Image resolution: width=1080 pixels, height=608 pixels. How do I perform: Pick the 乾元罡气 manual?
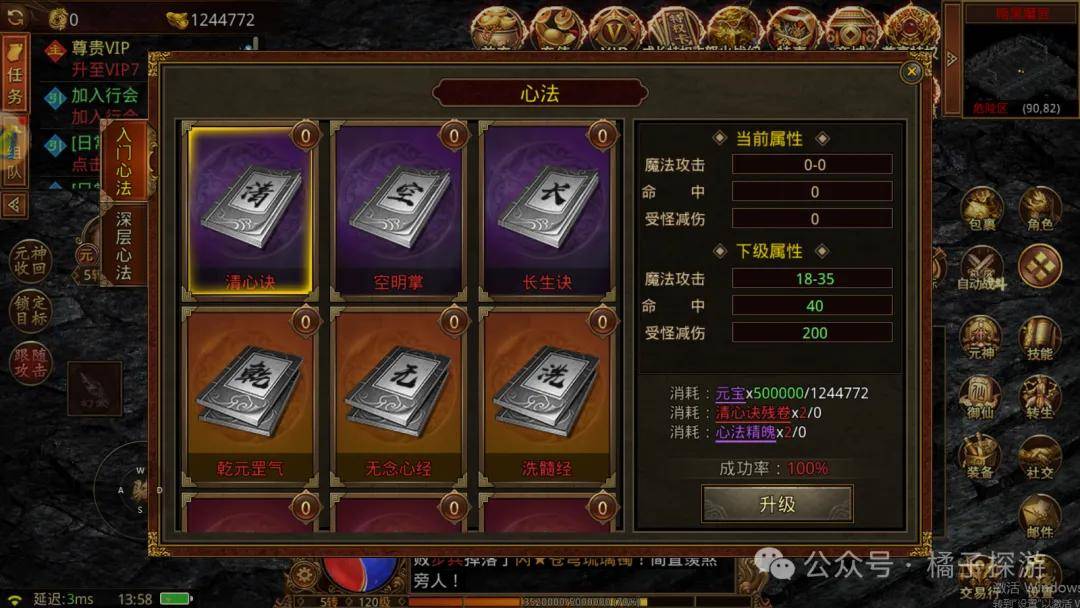click(251, 397)
